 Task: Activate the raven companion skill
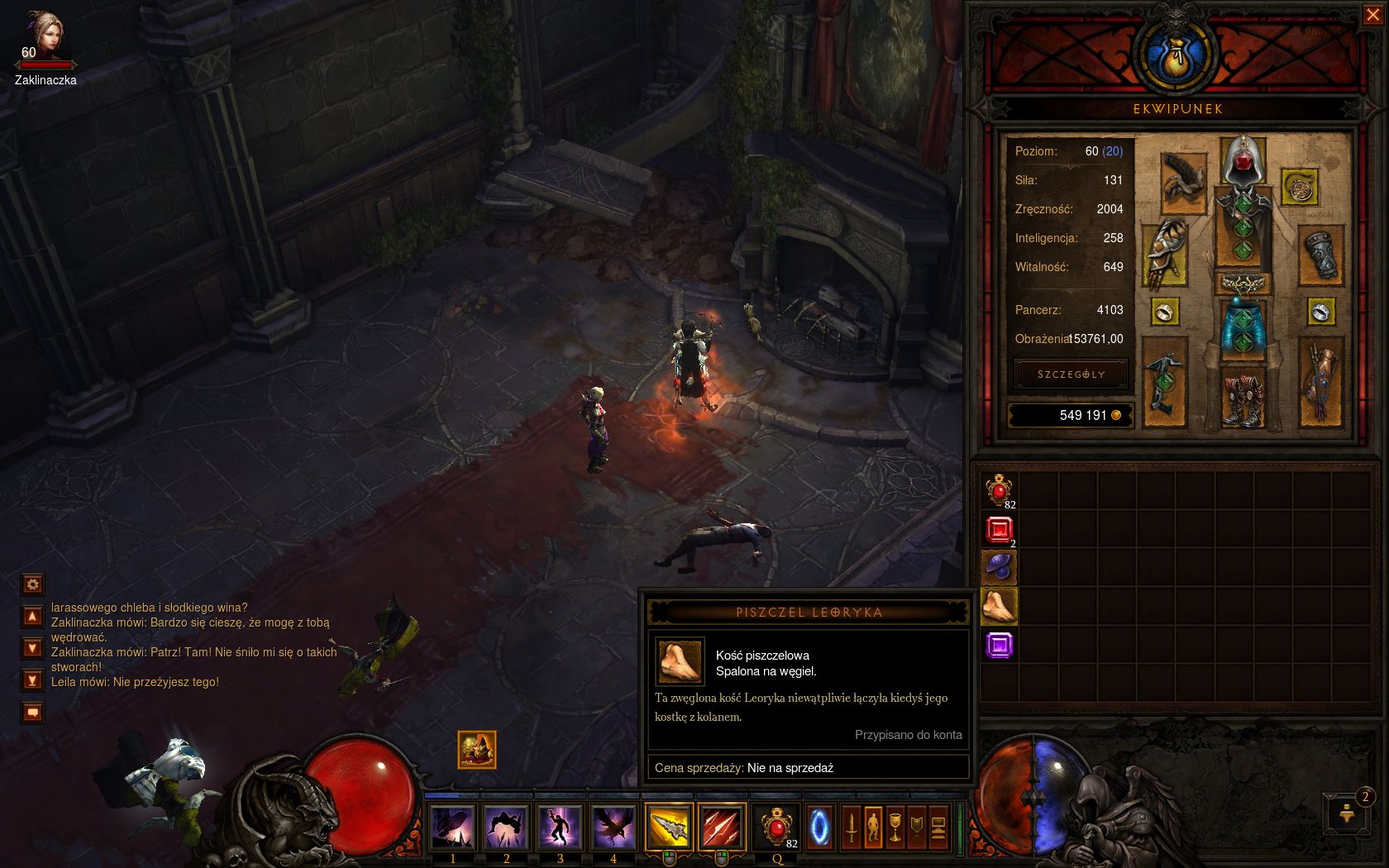pos(613,827)
